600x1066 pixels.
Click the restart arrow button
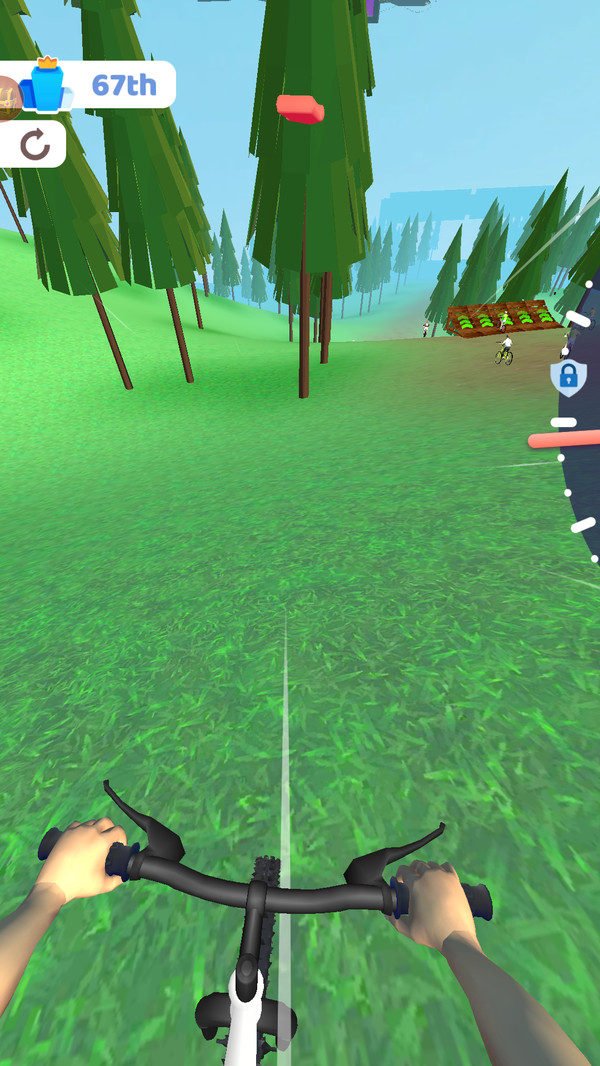(35, 146)
